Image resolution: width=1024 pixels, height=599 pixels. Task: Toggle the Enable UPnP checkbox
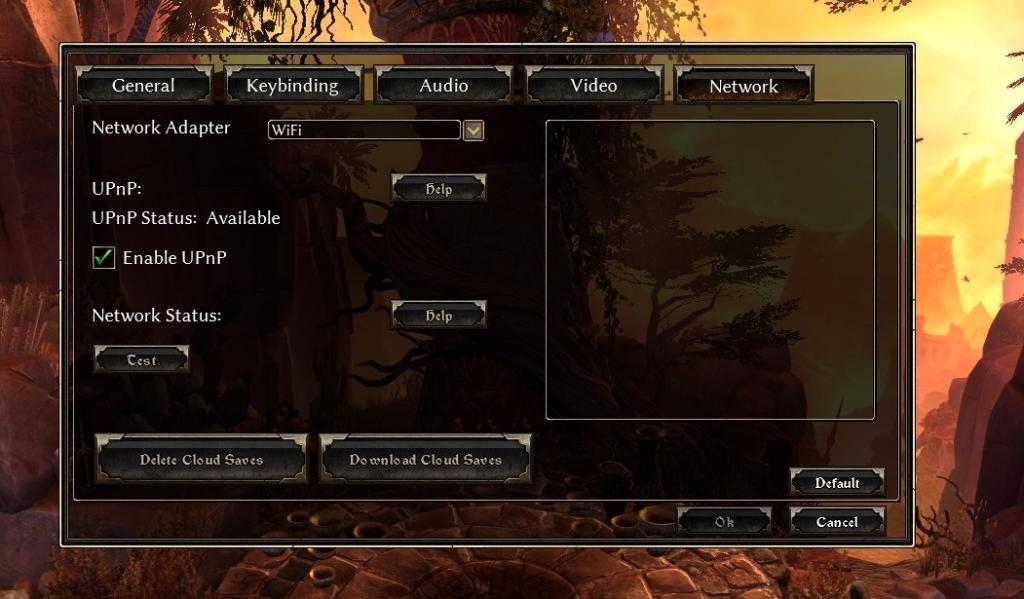tap(103, 258)
